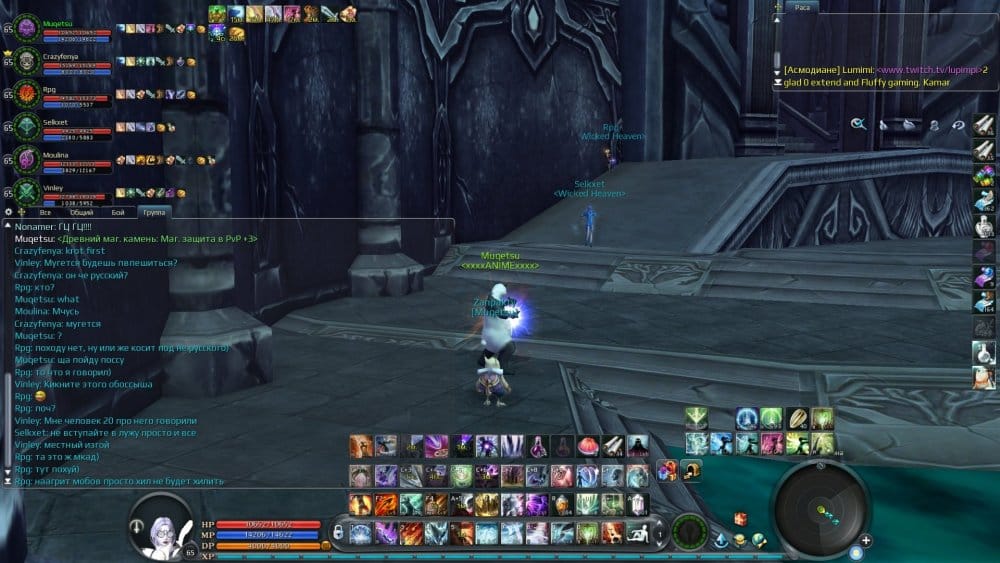Screen dimensions: 1000x563
Task: Open the Раса chat tab
Action: point(803,7)
